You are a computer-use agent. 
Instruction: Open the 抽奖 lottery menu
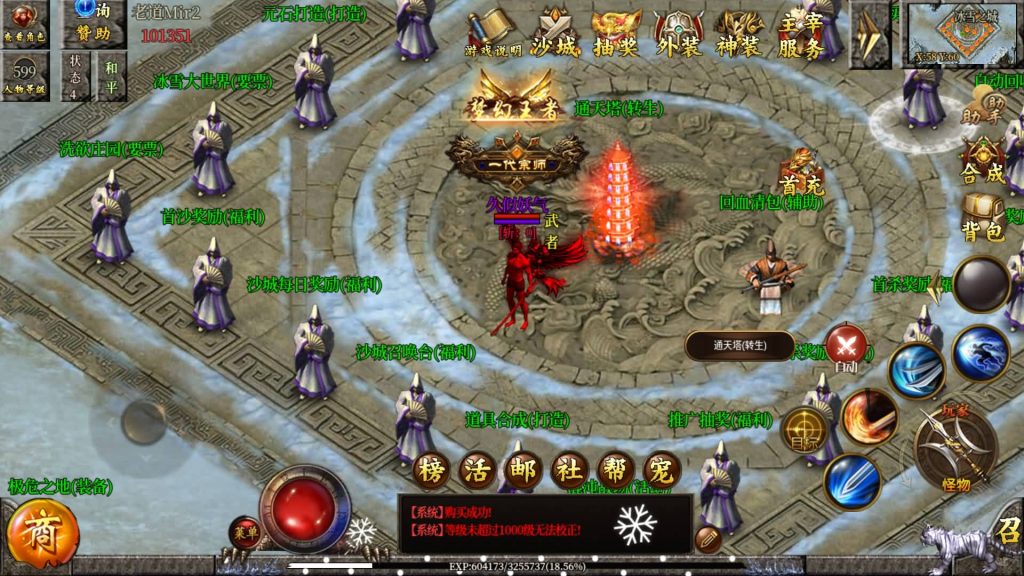pos(615,35)
